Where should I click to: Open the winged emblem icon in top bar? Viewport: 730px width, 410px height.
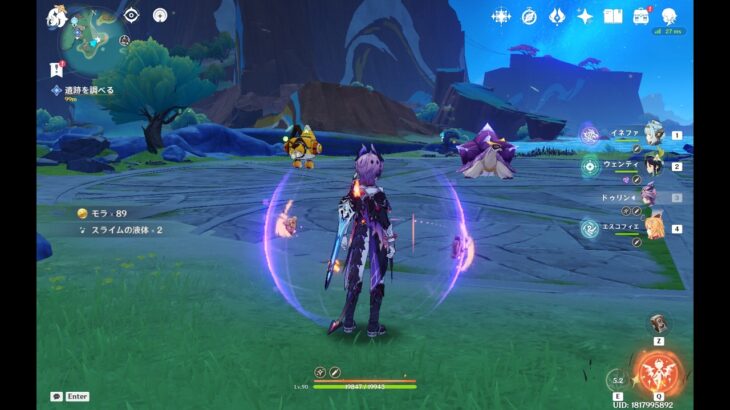557,16
